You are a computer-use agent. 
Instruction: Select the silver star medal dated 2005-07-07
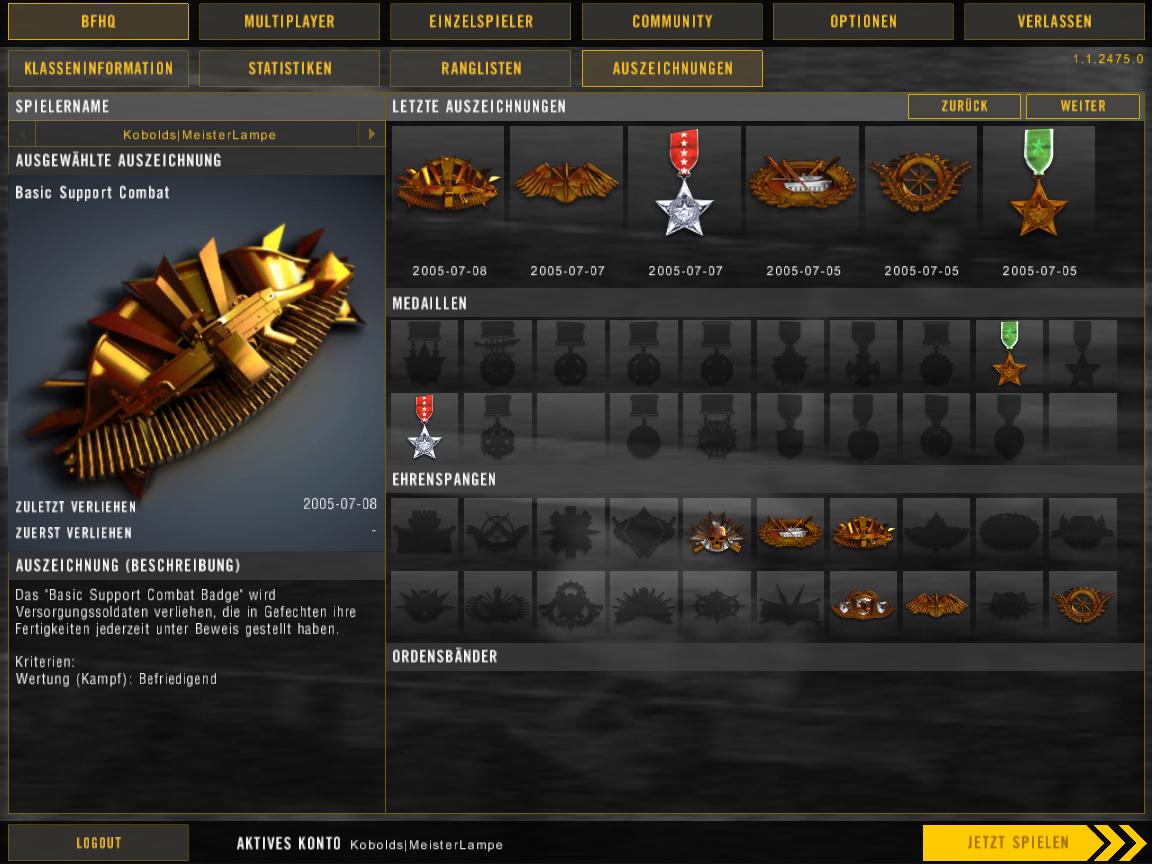[685, 185]
